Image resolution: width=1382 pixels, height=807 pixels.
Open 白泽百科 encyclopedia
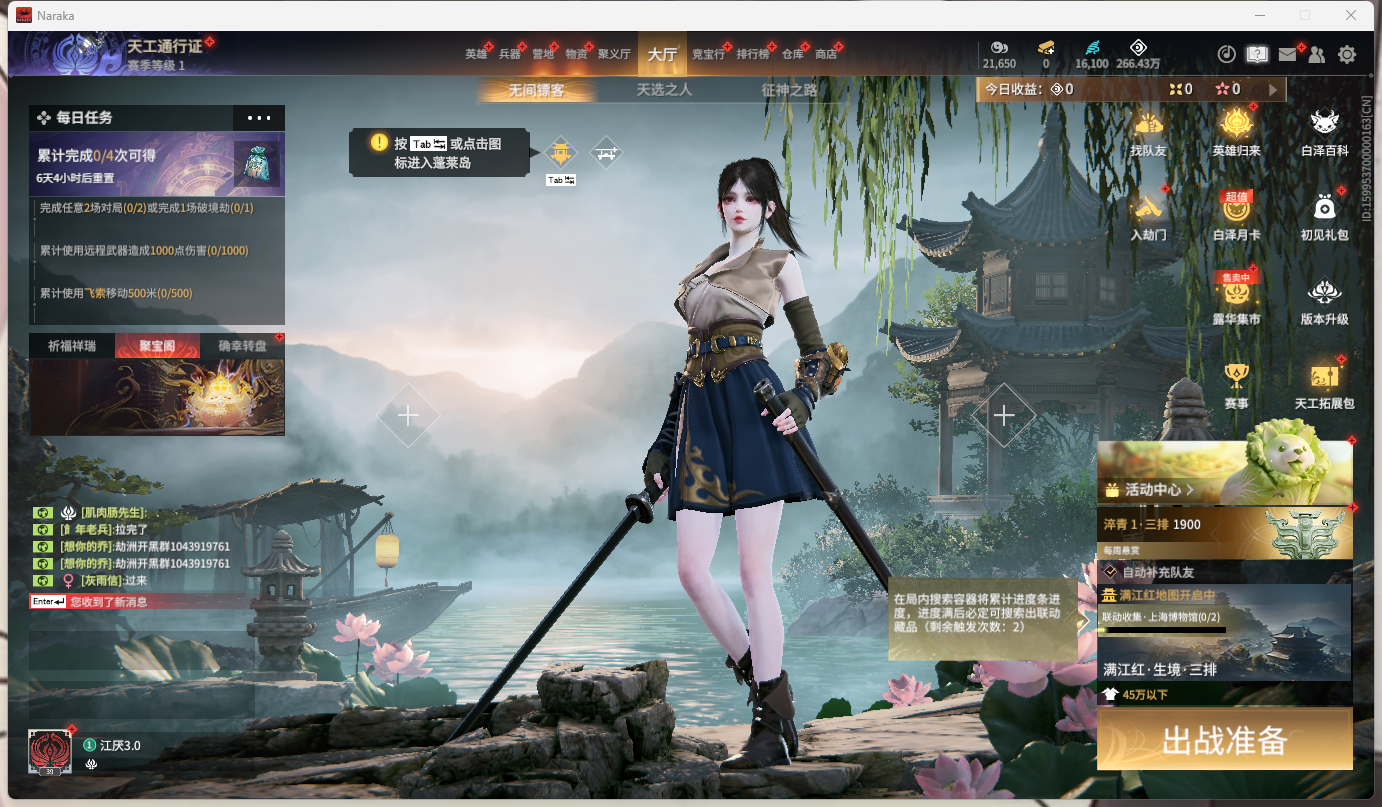click(1325, 132)
